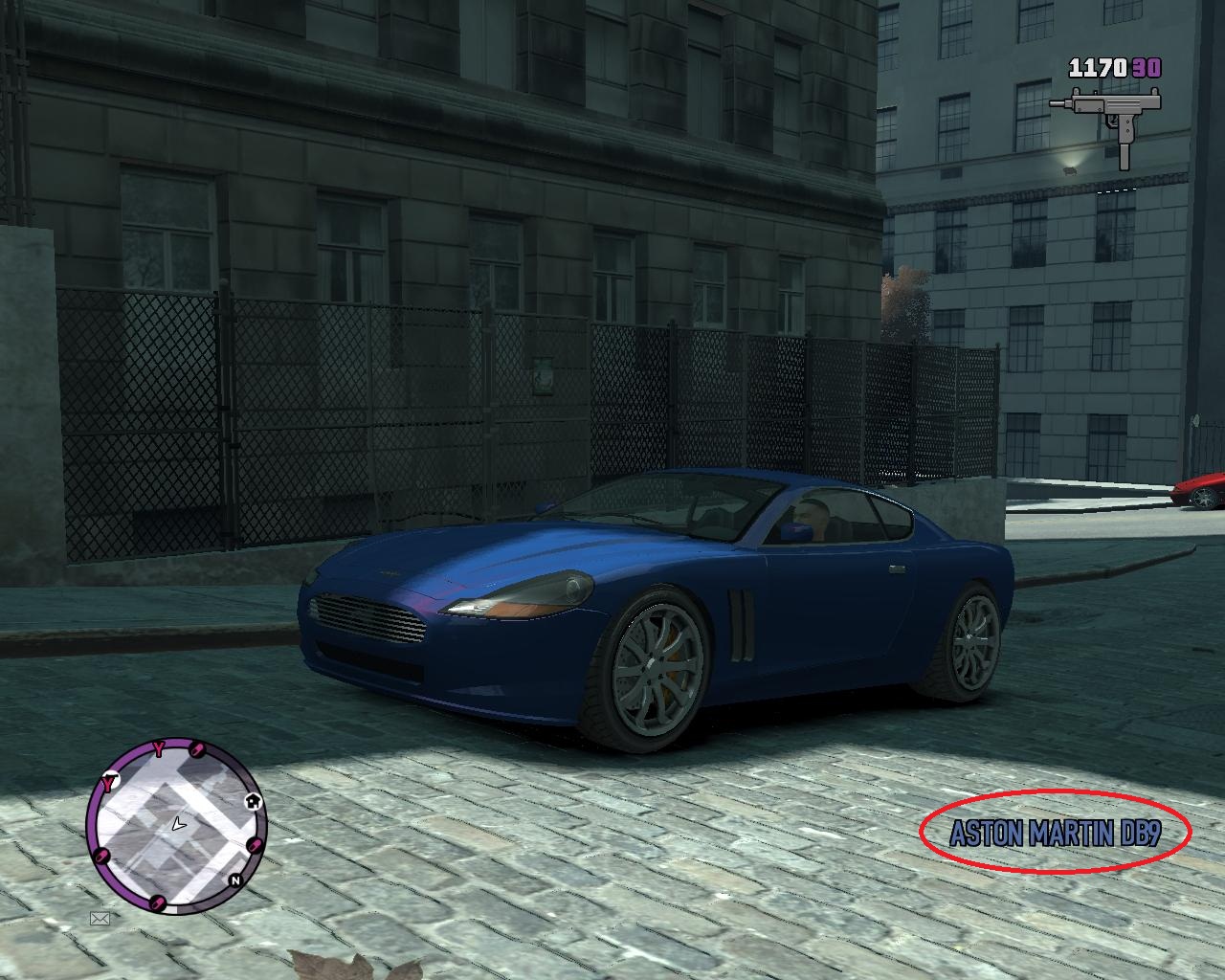
Task: Open the circular minimap radar
Action: click(177, 825)
